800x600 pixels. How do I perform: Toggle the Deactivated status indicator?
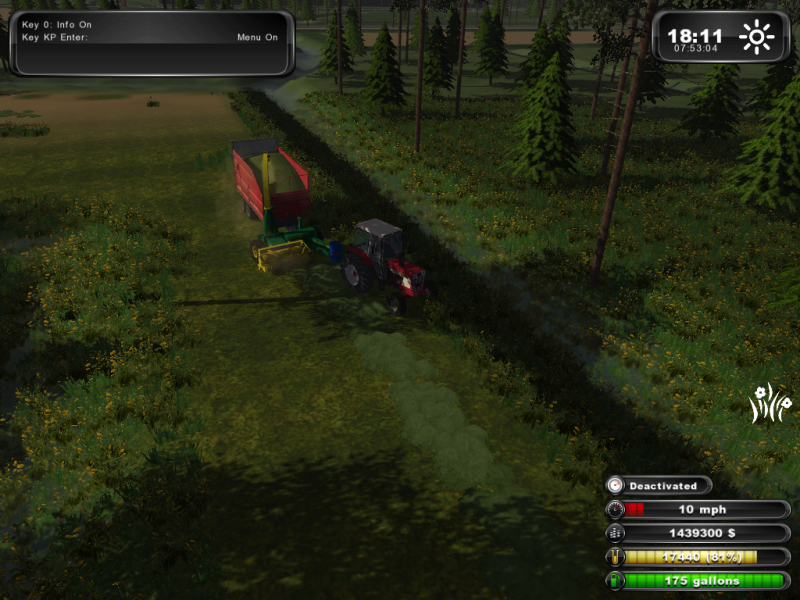660,486
